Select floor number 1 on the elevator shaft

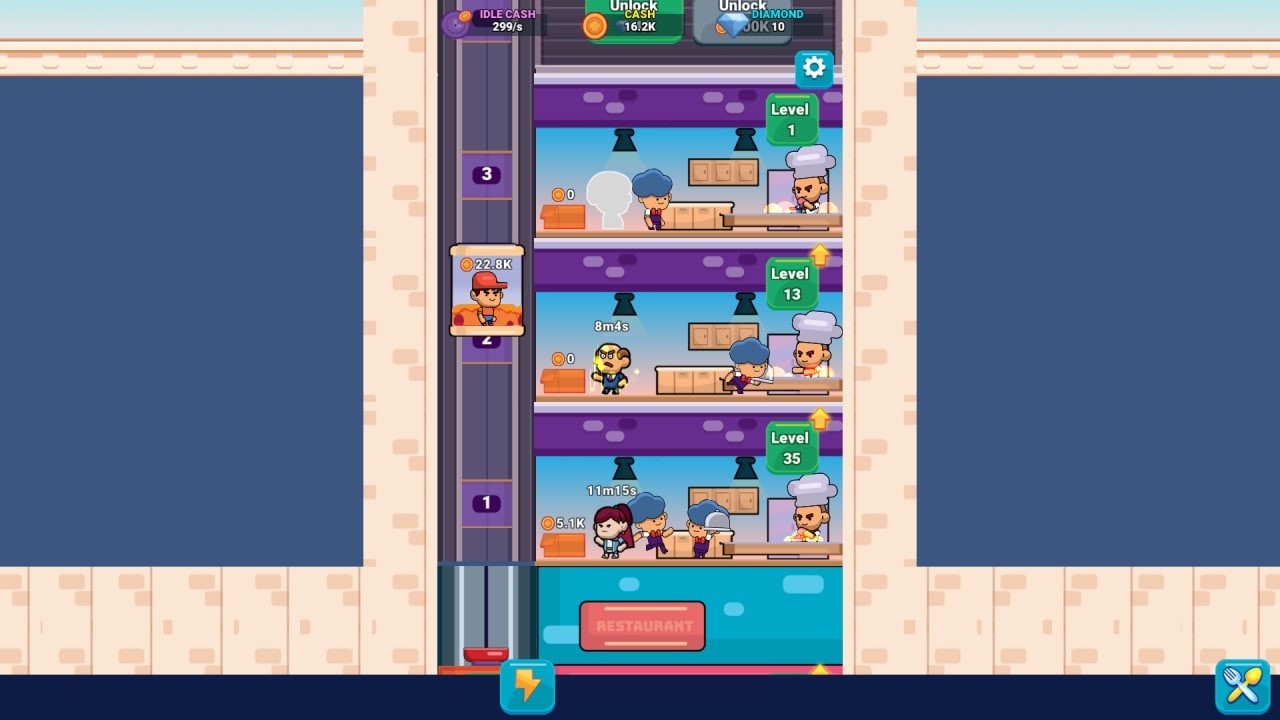click(x=486, y=503)
